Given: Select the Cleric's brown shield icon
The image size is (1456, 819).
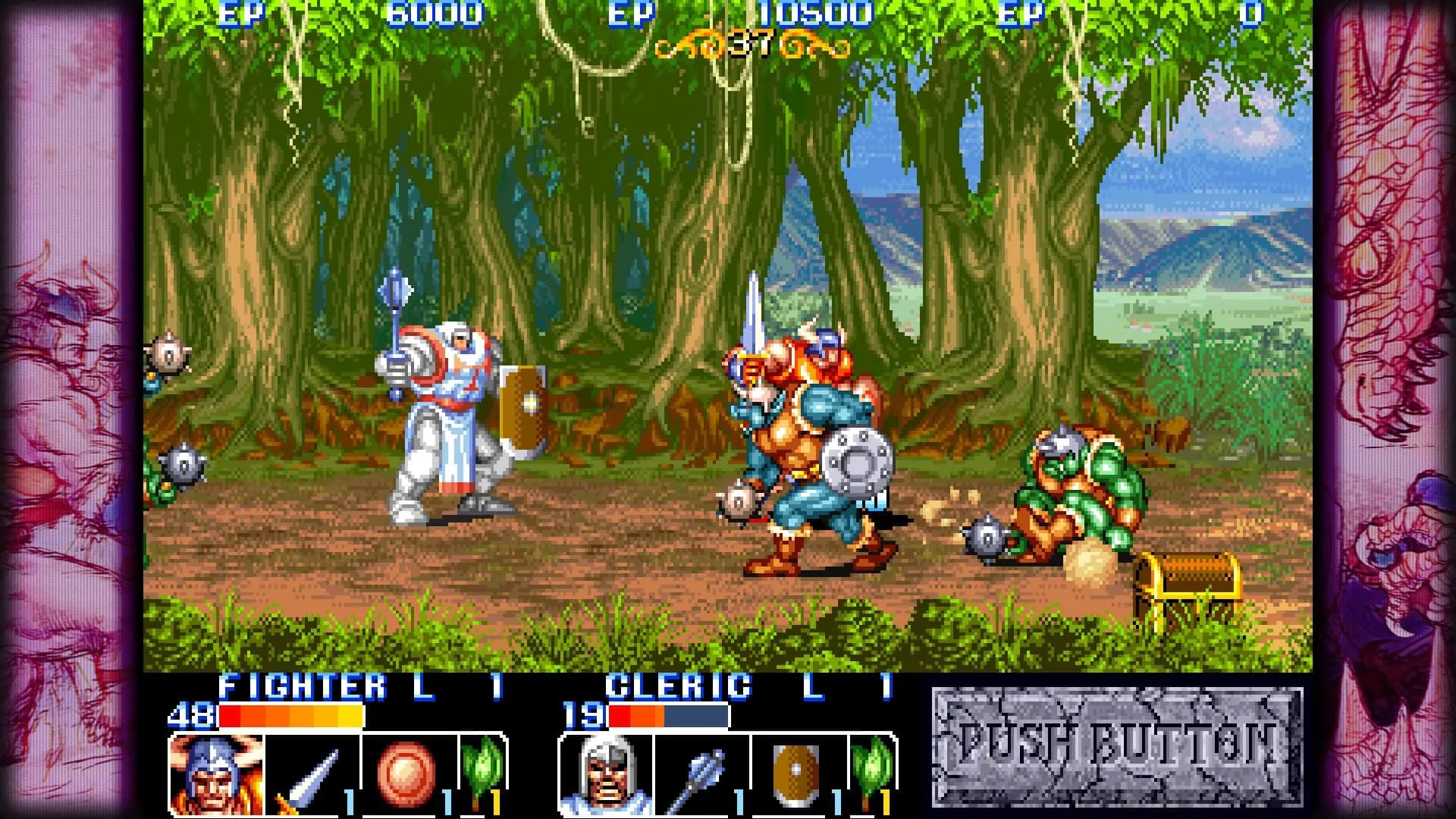Looking at the screenshot, I should click(x=797, y=774).
